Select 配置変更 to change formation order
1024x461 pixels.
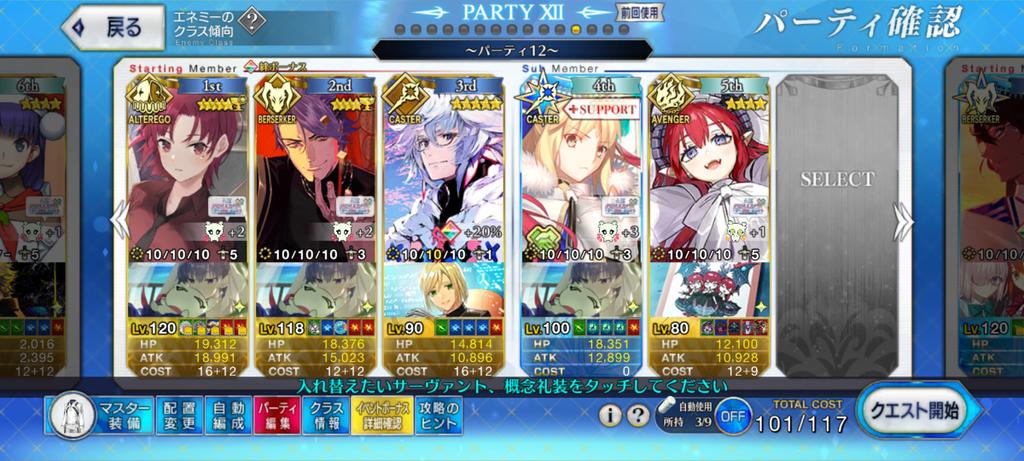coord(181,416)
